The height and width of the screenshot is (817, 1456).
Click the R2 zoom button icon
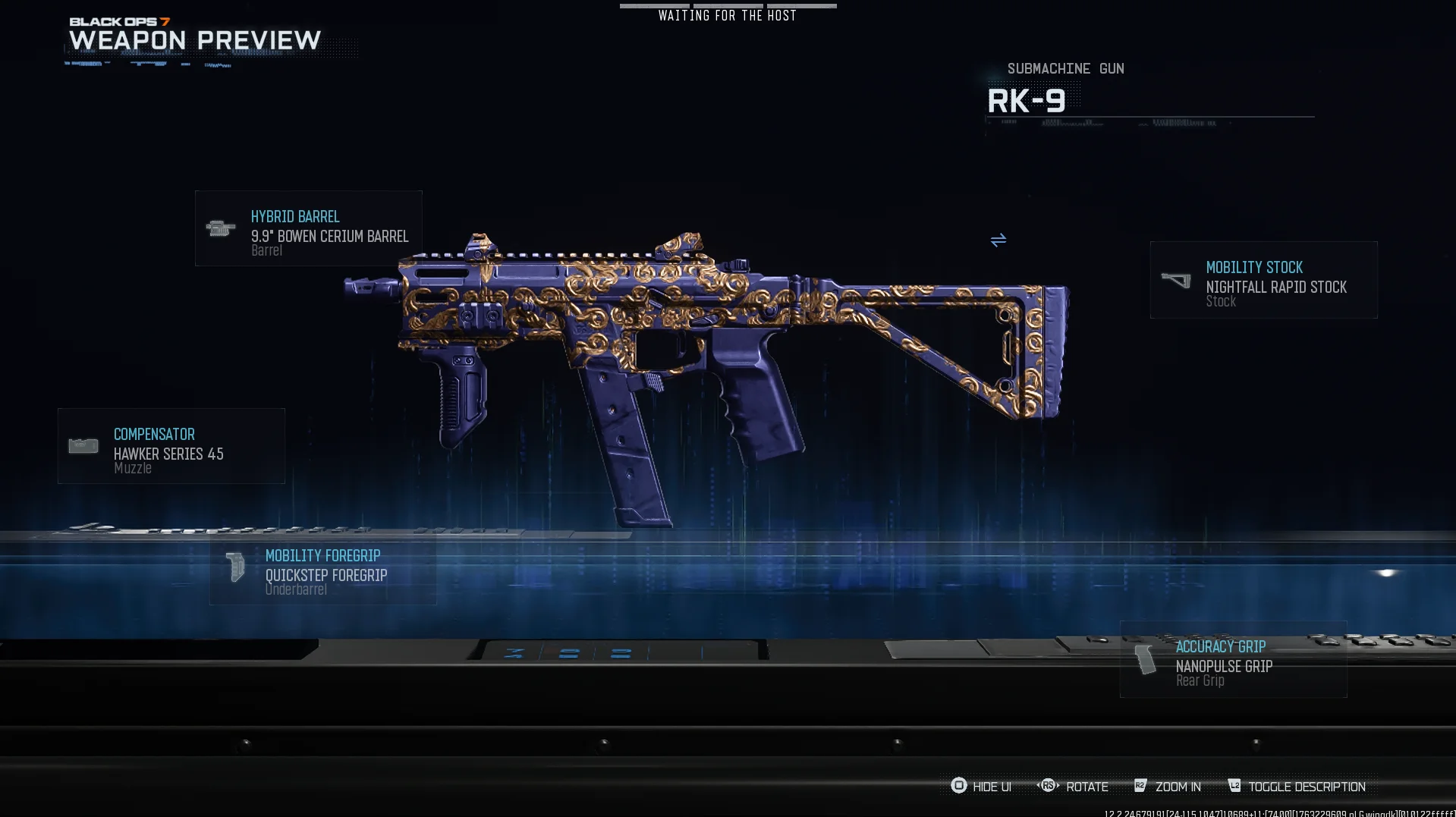pos(1139,786)
